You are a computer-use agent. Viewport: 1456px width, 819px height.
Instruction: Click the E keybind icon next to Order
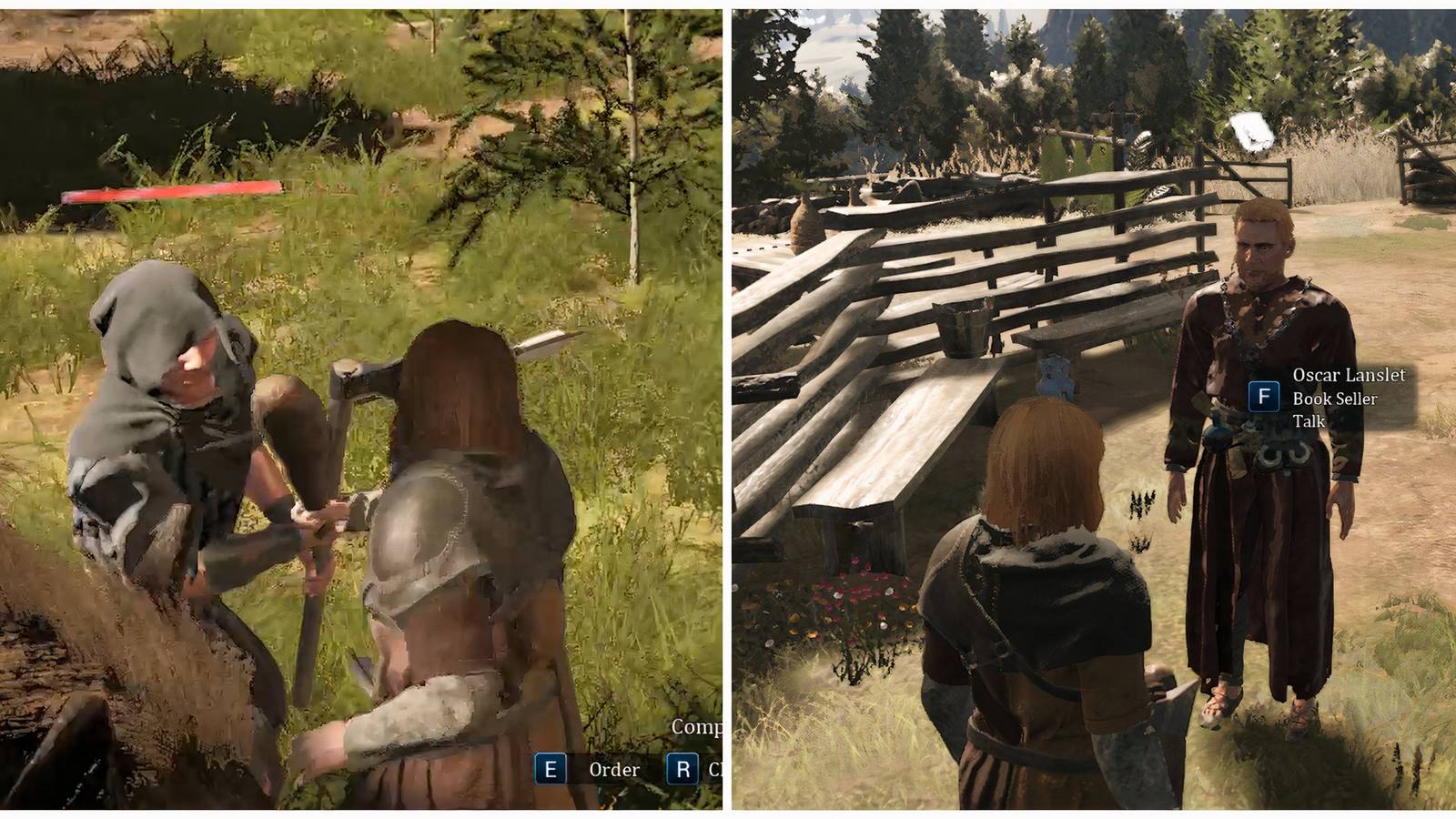tap(550, 769)
